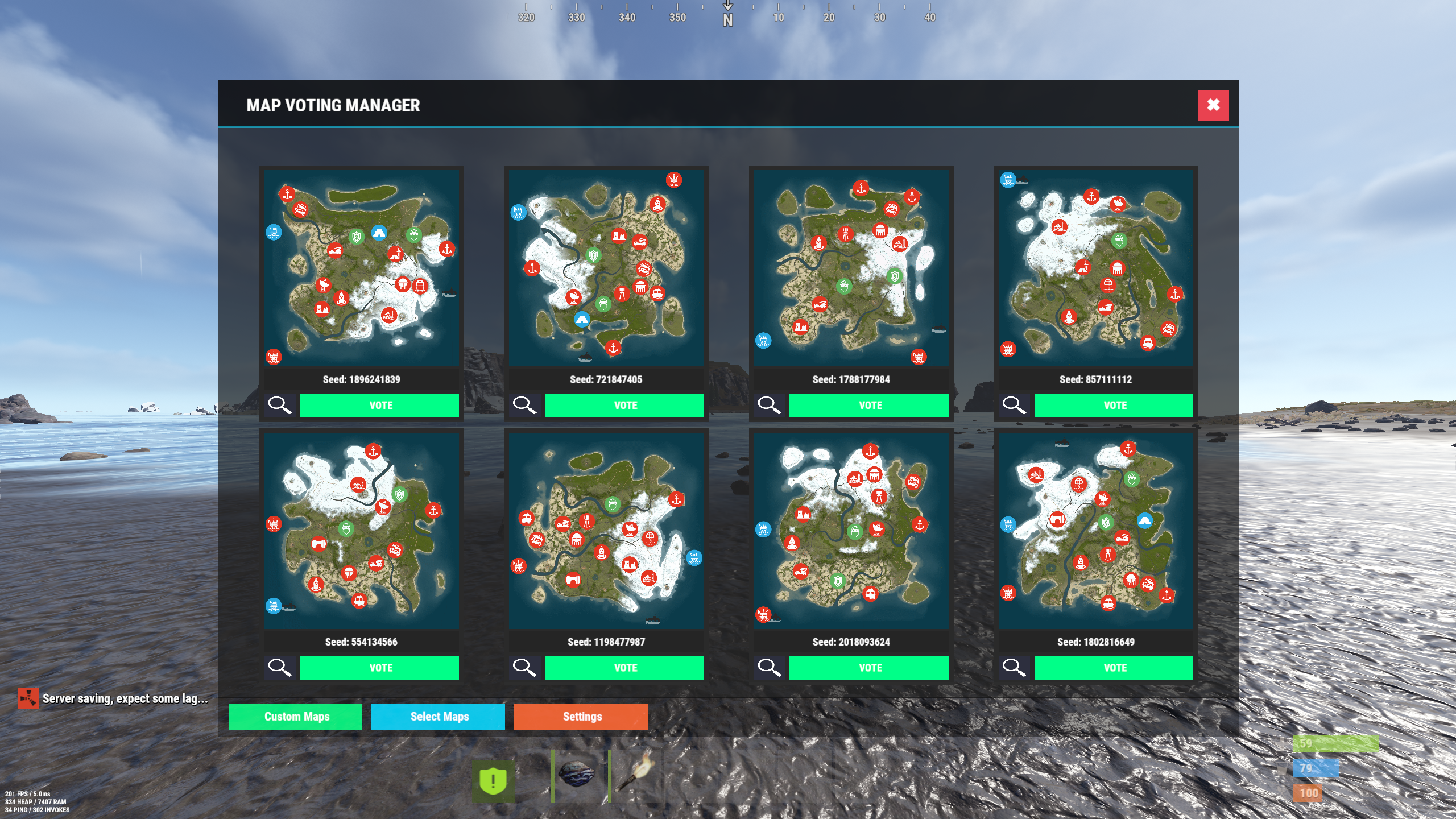
Task: Open magnified preview of seed 1788177984 map
Action: click(770, 405)
